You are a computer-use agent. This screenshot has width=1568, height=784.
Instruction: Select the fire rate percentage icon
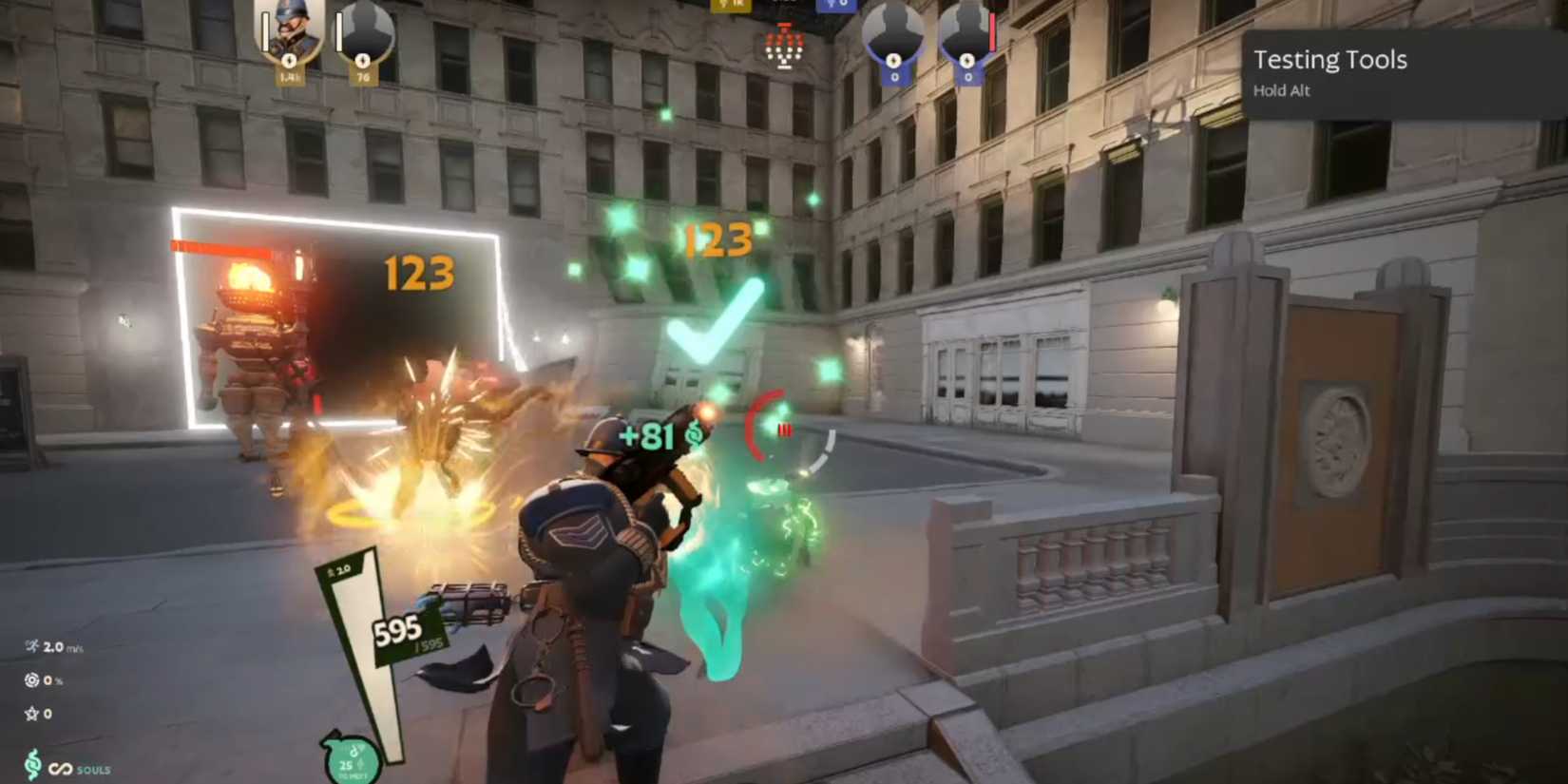31,680
